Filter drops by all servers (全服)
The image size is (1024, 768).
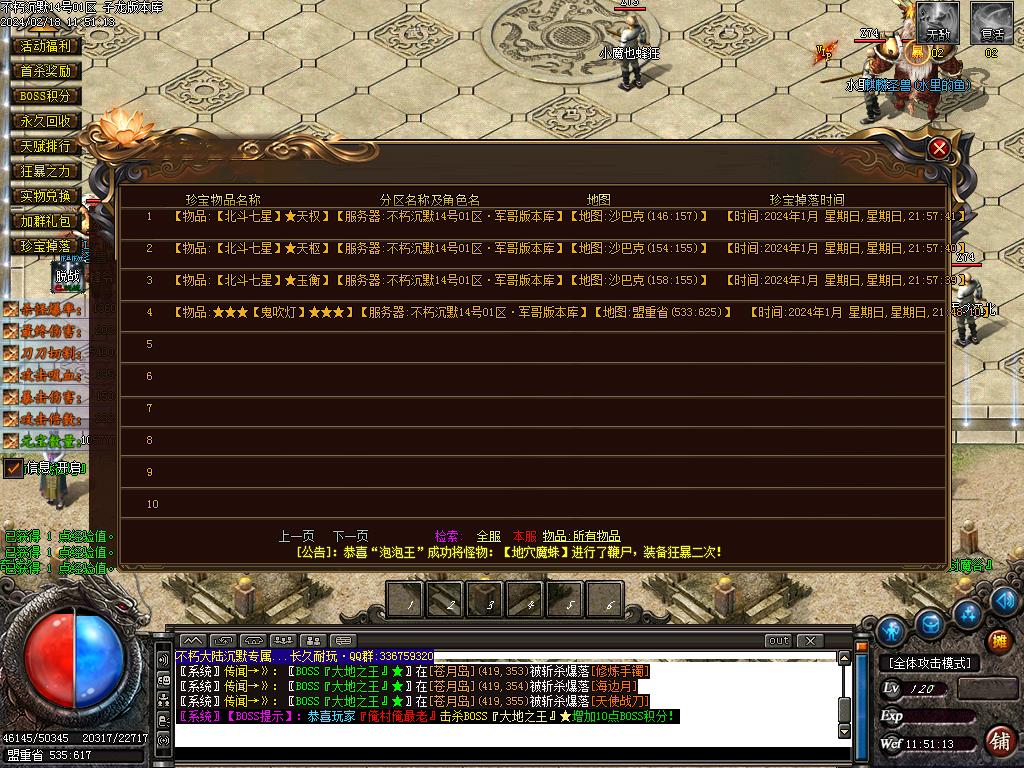[489, 536]
